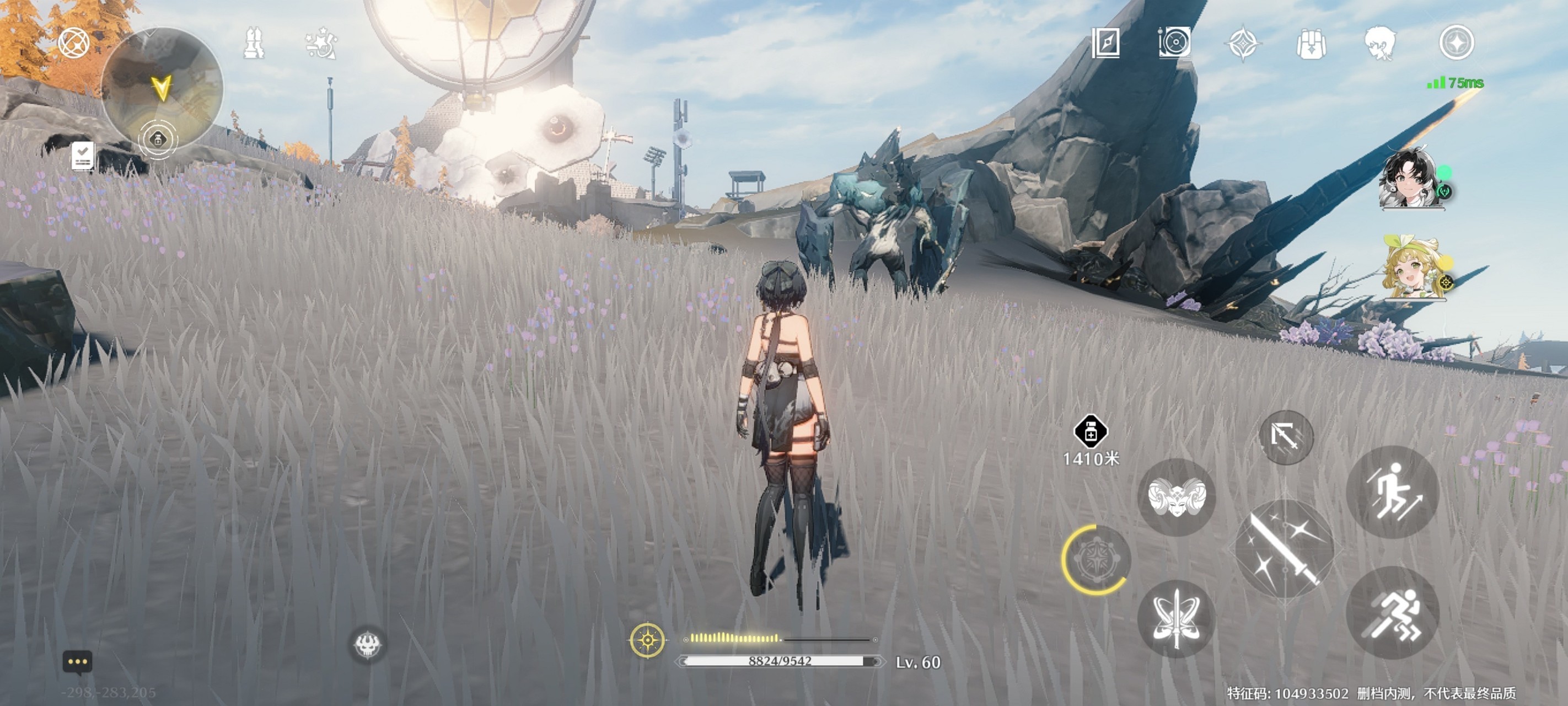The image size is (1568, 706).
Task: Open the four-point star menu at top right
Action: tap(1456, 42)
